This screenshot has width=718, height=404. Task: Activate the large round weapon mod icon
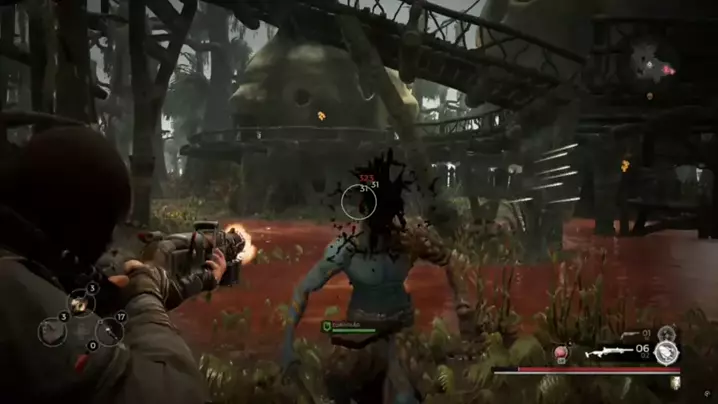click(666, 352)
